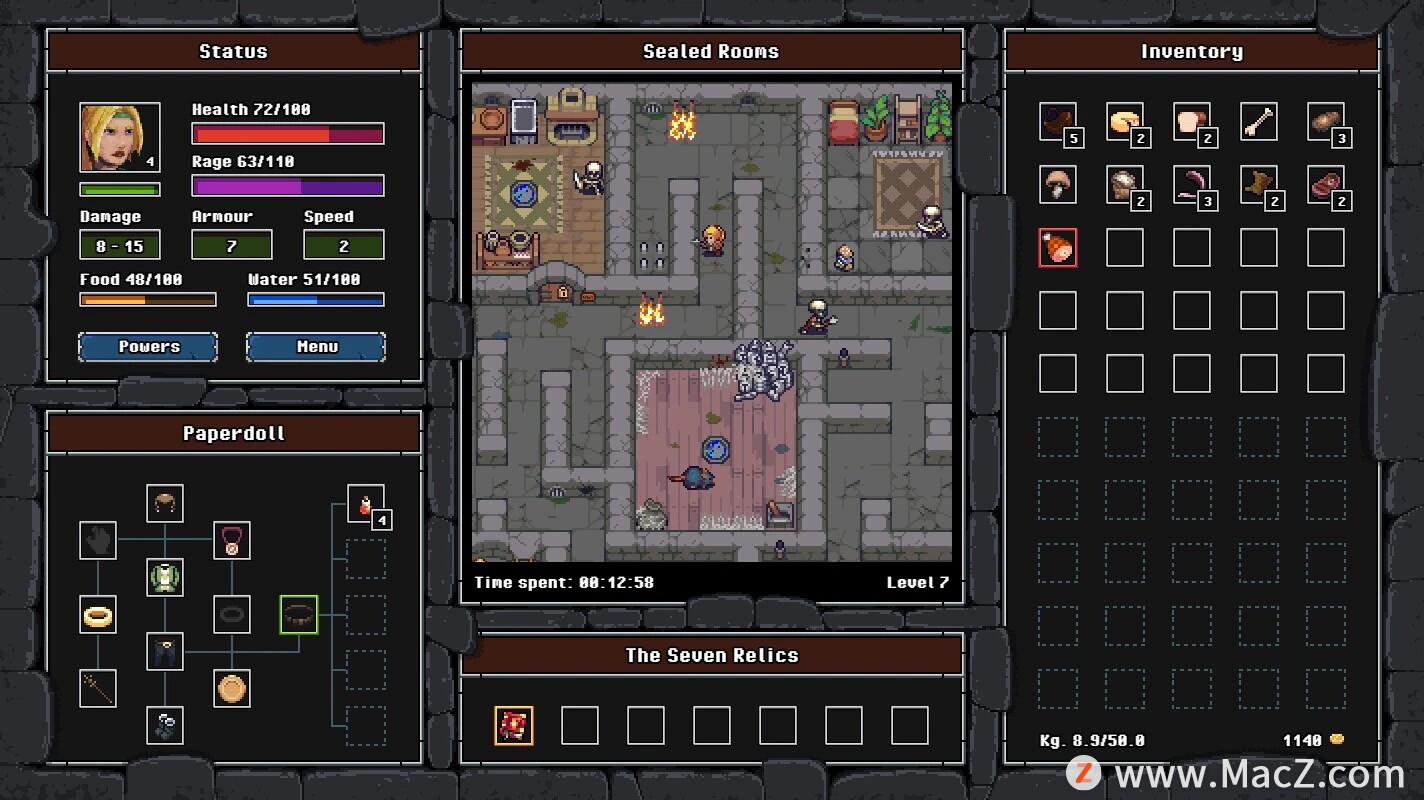1424x800 pixels.
Task: Choose the mushroom in the inventory
Action: coord(1057,184)
